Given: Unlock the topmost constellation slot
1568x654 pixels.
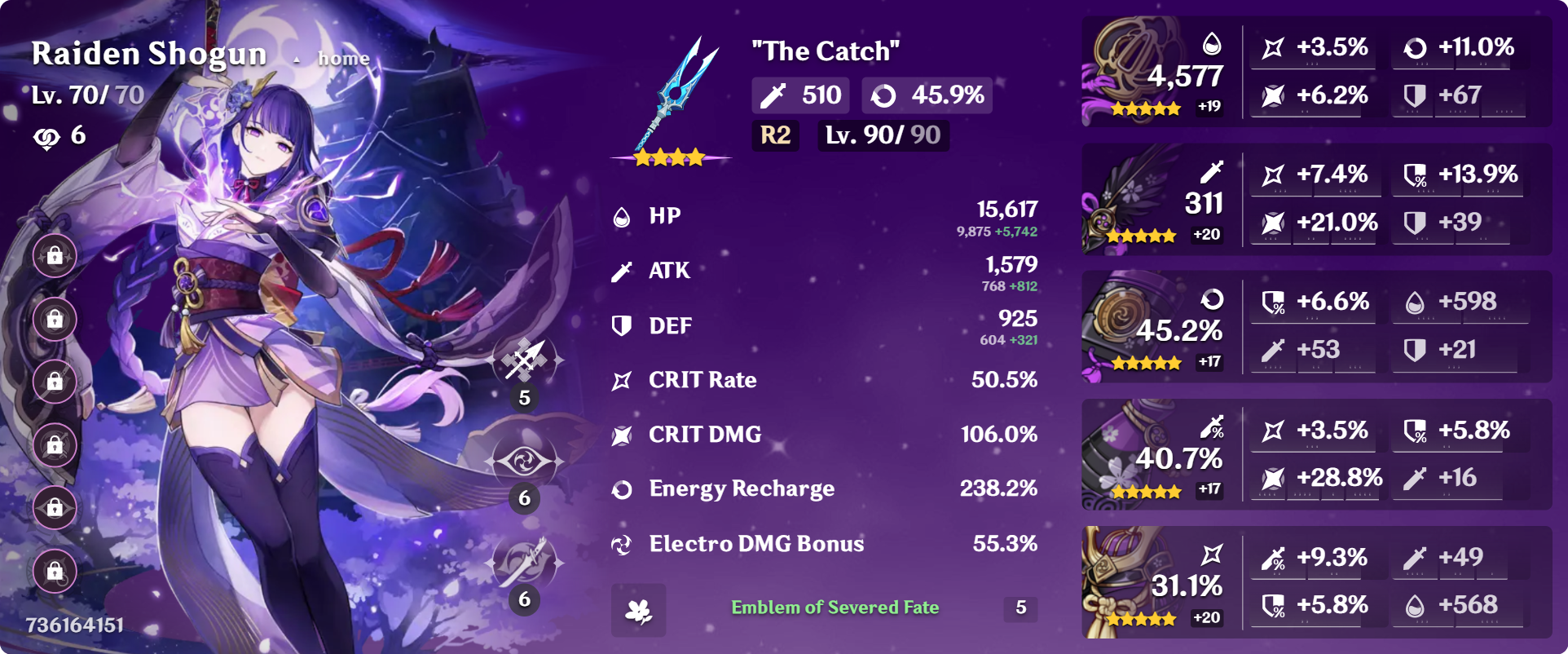Looking at the screenshot, I should (54, 256).
